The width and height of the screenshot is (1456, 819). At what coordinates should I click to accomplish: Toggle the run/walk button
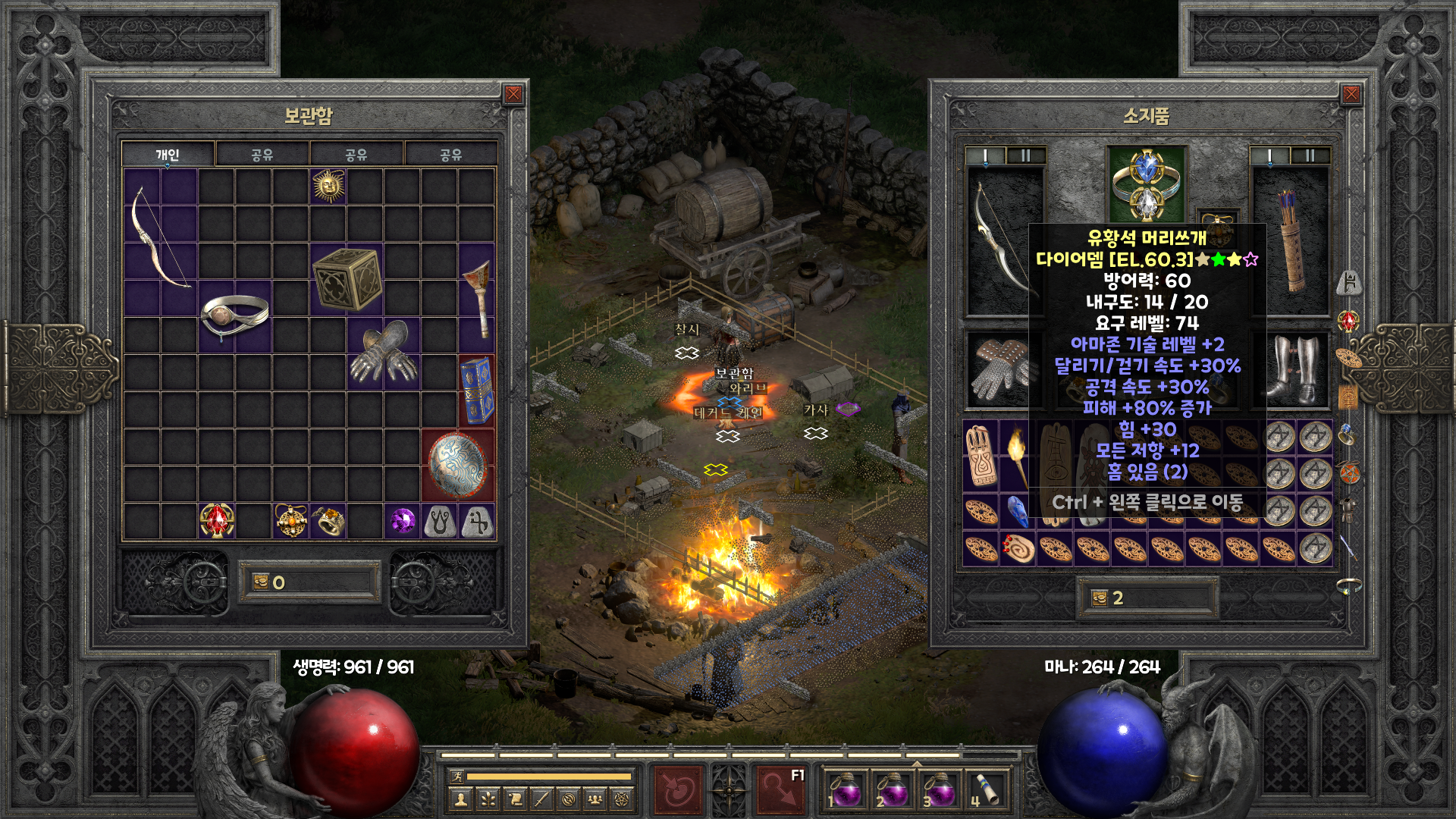click(x=457, y=777)
